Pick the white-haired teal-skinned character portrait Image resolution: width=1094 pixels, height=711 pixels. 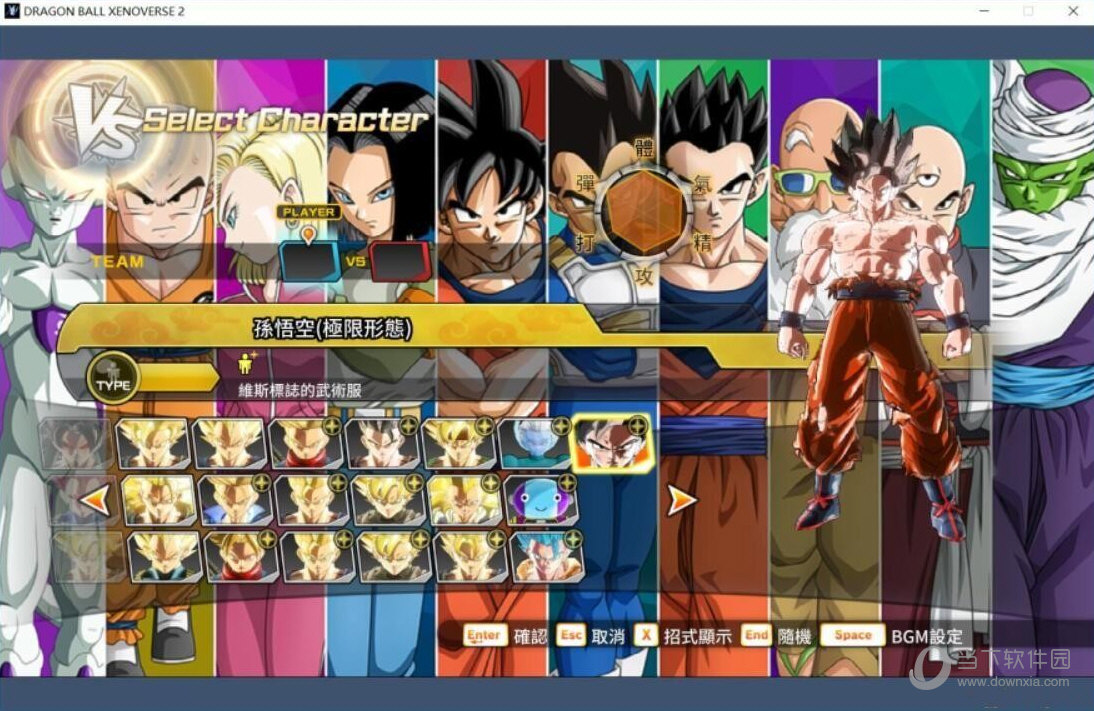[534, 443]
